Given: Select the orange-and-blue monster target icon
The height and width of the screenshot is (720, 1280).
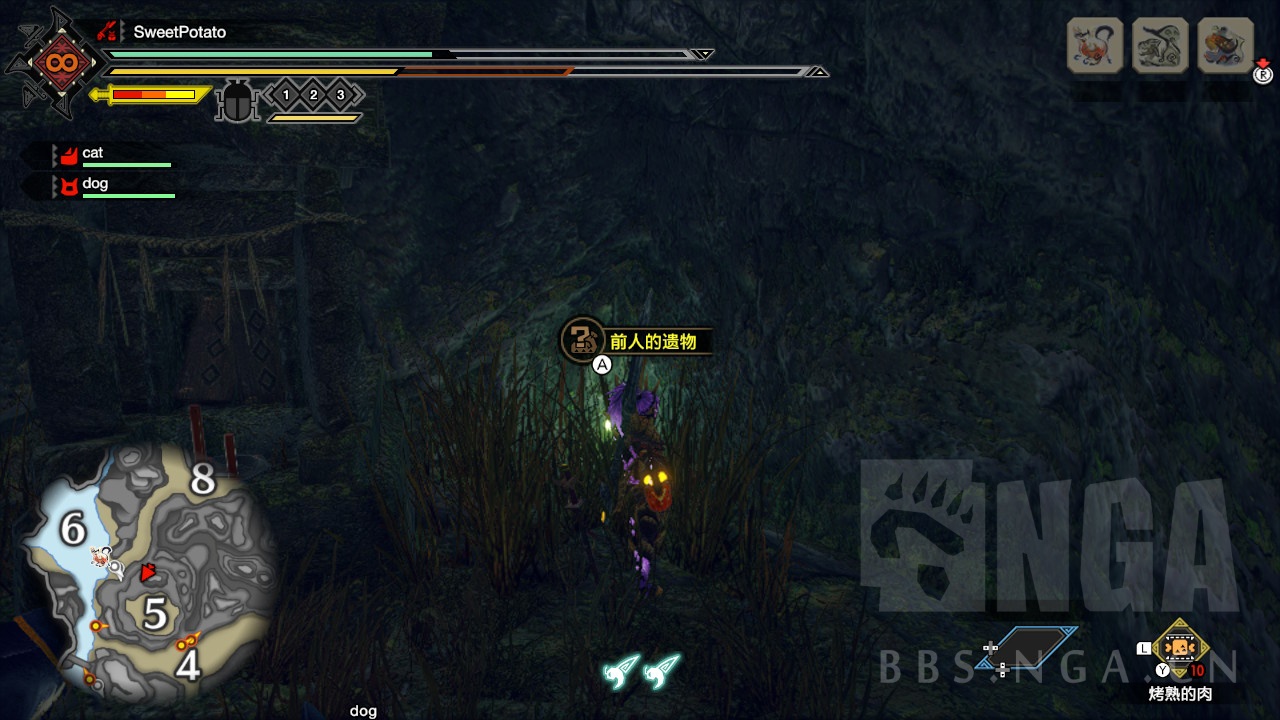Looking at the screenshot, I should 1225,45.
